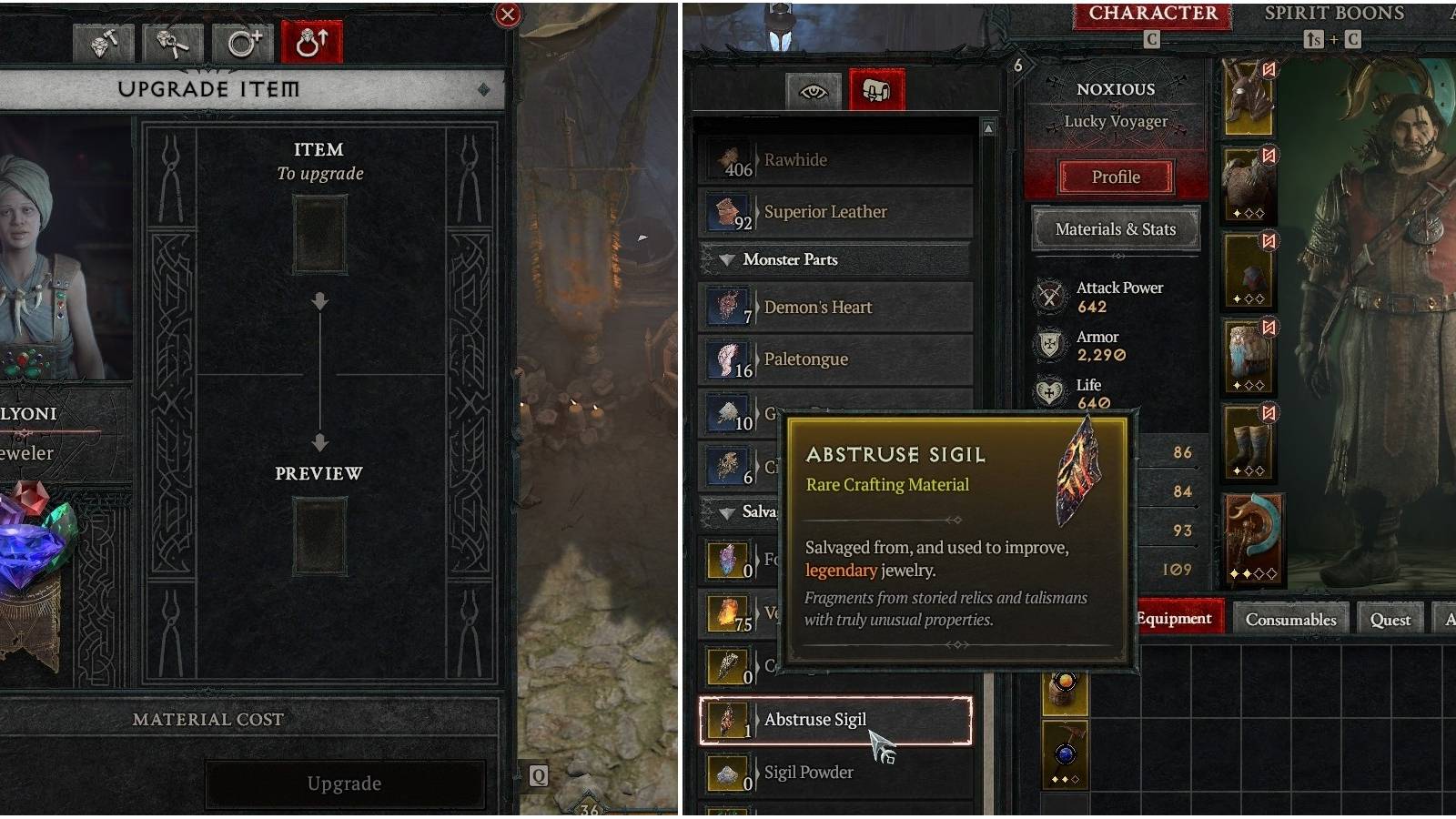Open the Quest tab
The height and width of the screenshot is (819, 1456).
click(x=1389, y=619)
